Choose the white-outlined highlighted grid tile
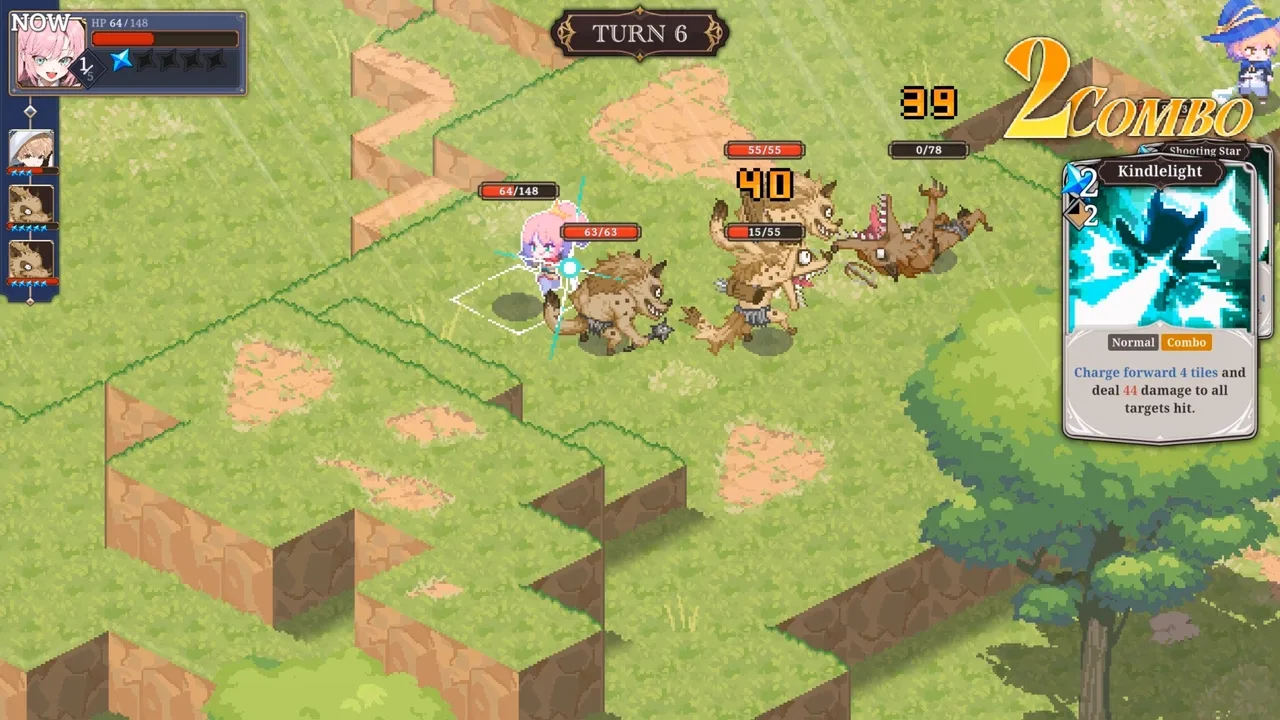The image size is (1280, 720). [x=498, y=303]
